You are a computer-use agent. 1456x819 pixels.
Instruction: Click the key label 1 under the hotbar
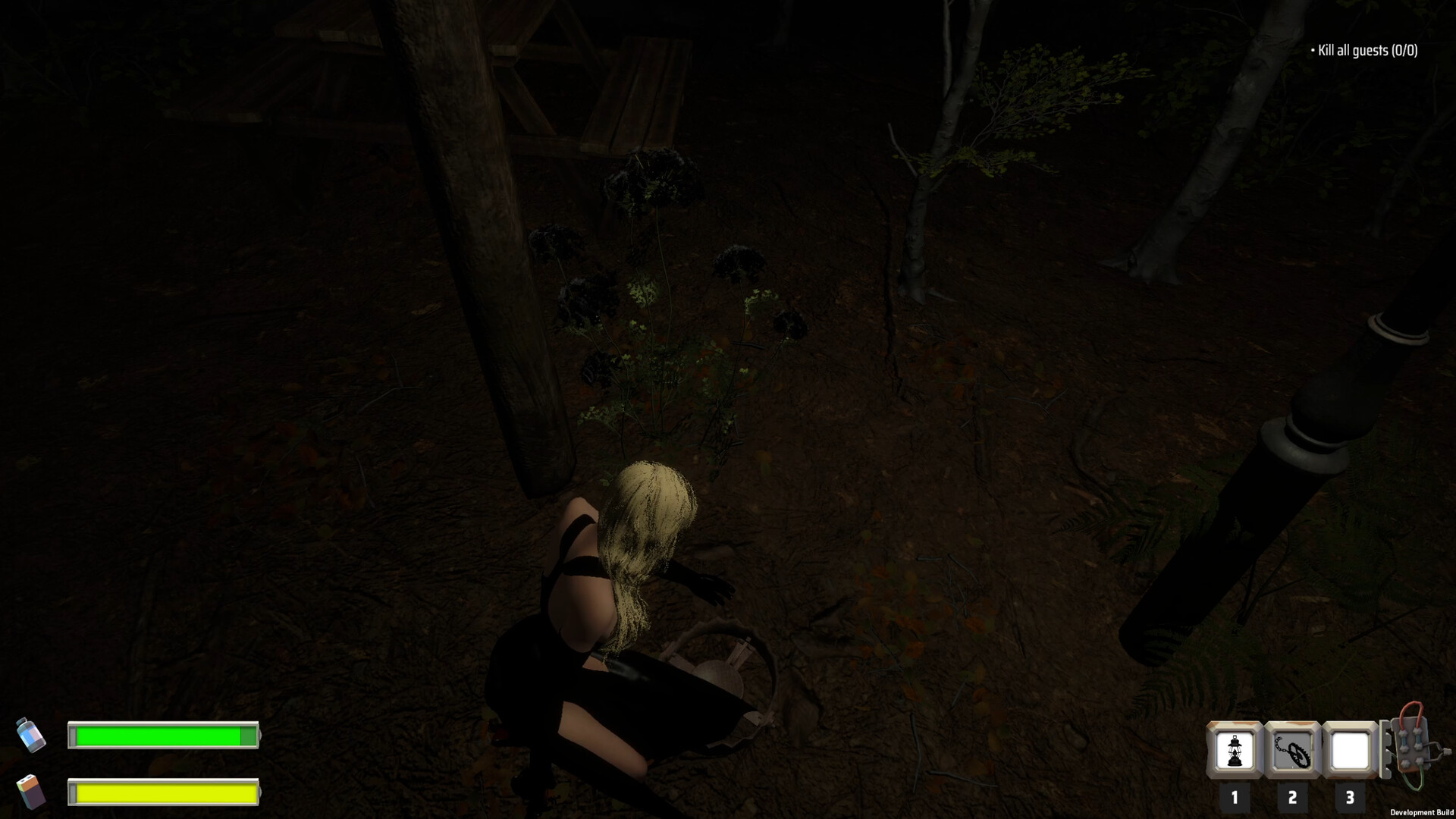(x=1235, y=797)
